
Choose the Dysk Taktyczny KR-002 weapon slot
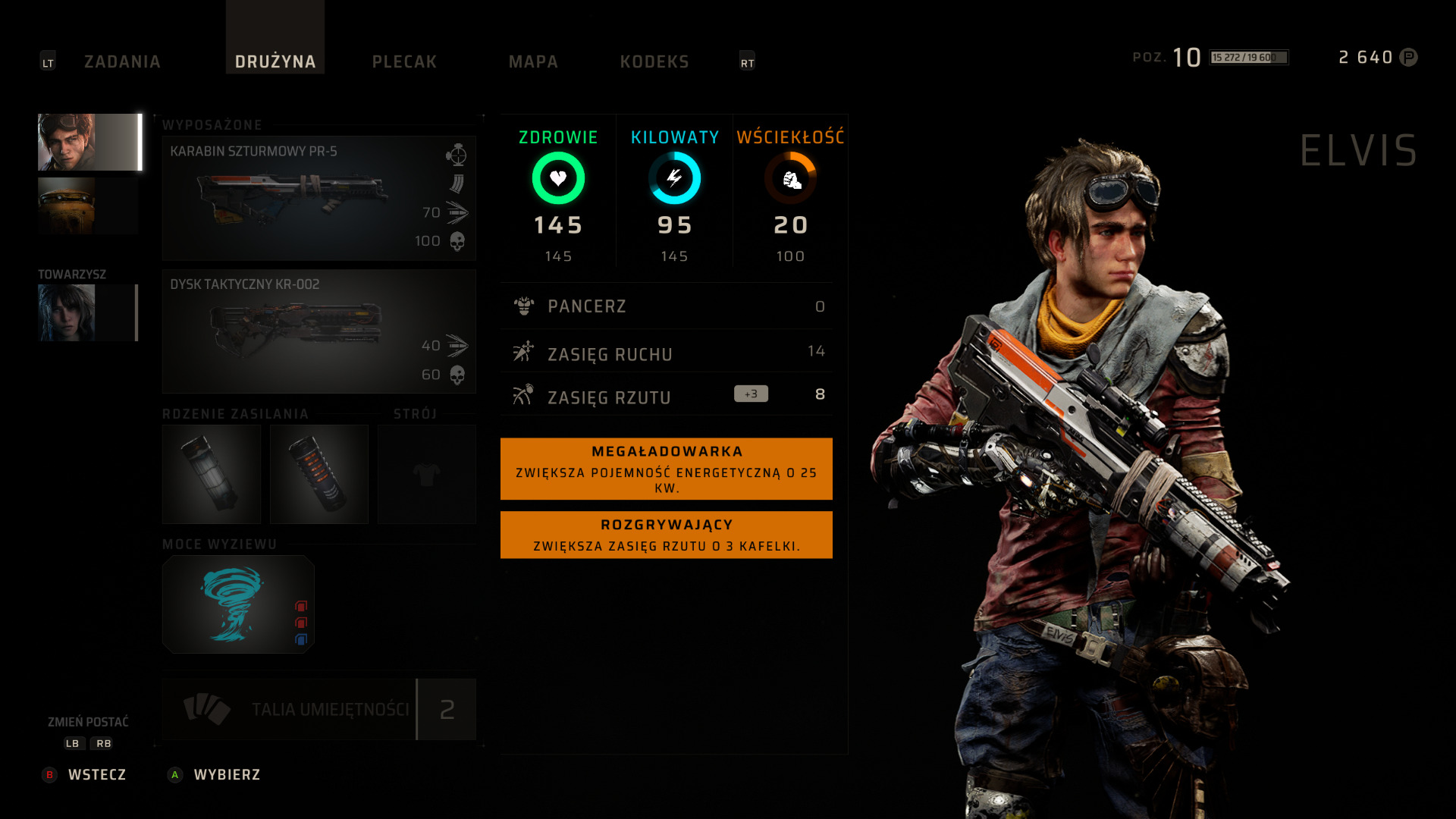coord(318,331)
